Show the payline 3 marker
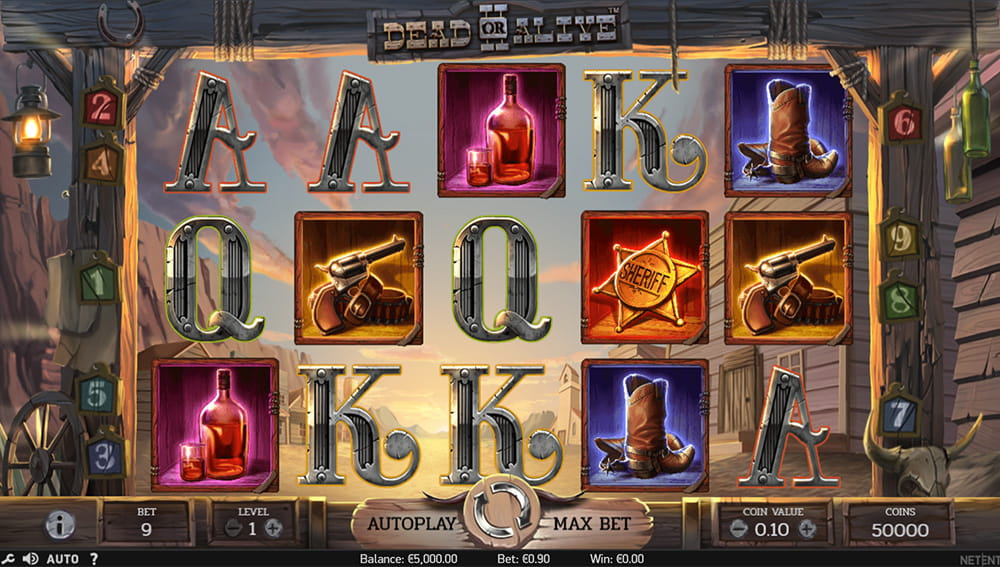The height and width of the screenshot is (567, 1000). coord(105,455)
